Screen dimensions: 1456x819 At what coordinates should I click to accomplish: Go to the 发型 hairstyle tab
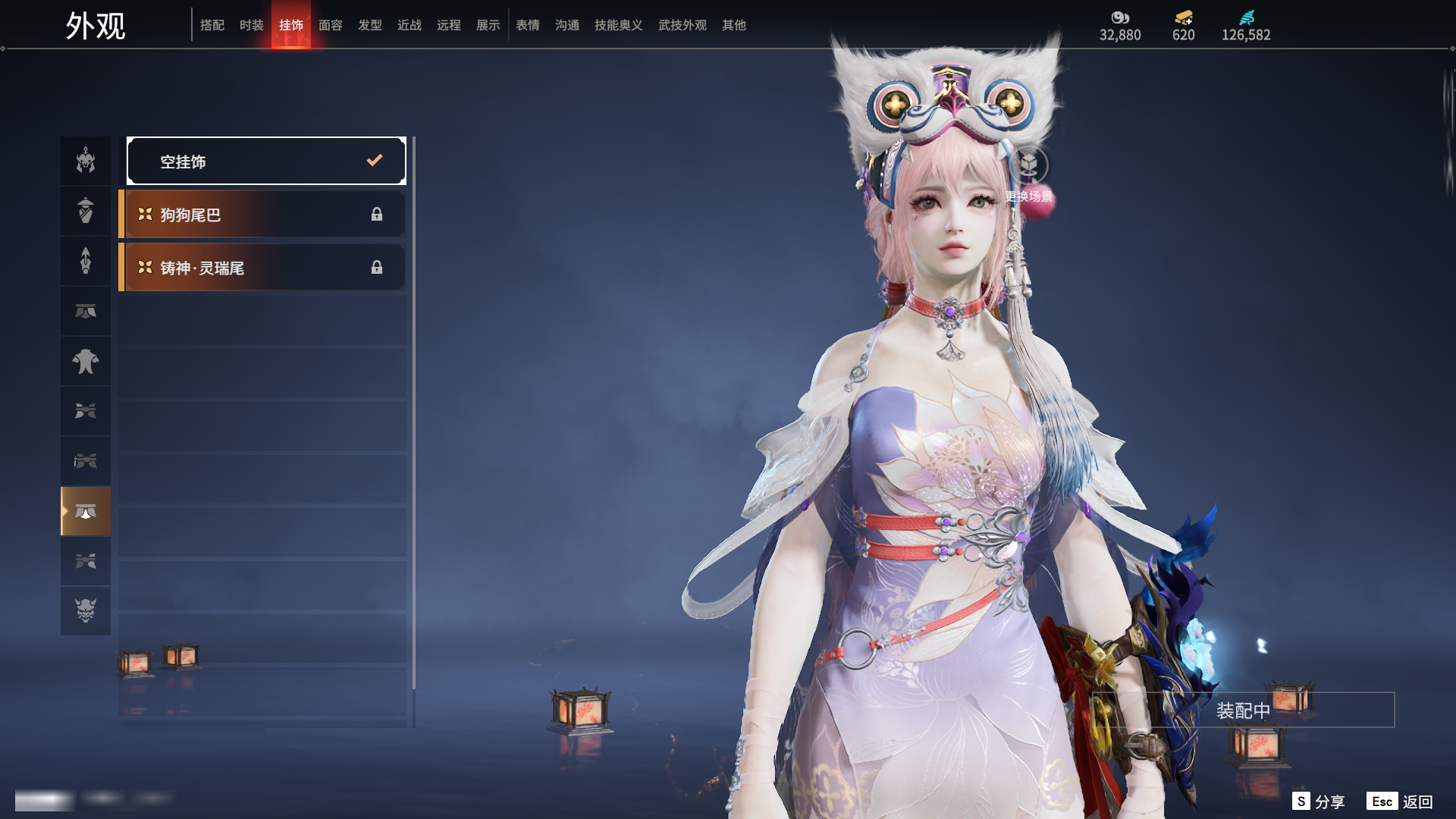[370, 25]
